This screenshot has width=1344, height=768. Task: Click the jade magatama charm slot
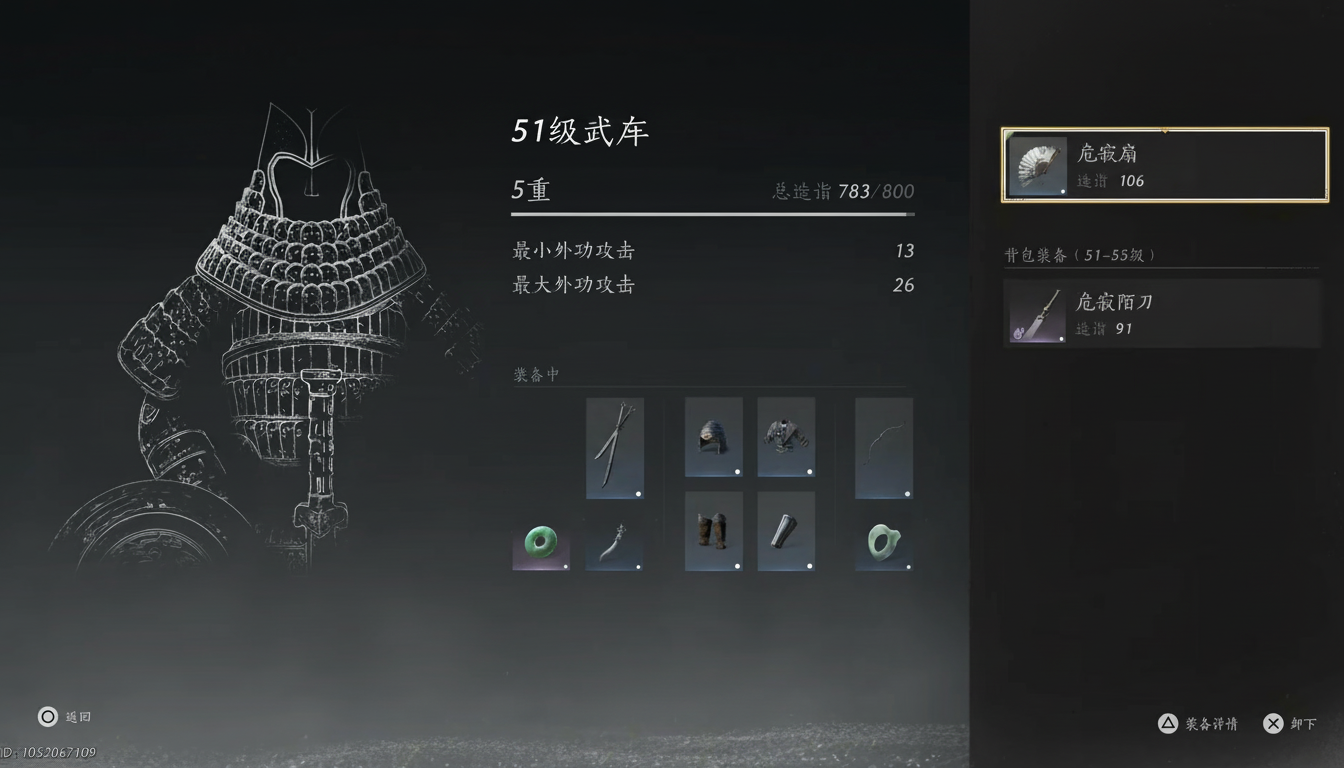click(x=883, y=544)
